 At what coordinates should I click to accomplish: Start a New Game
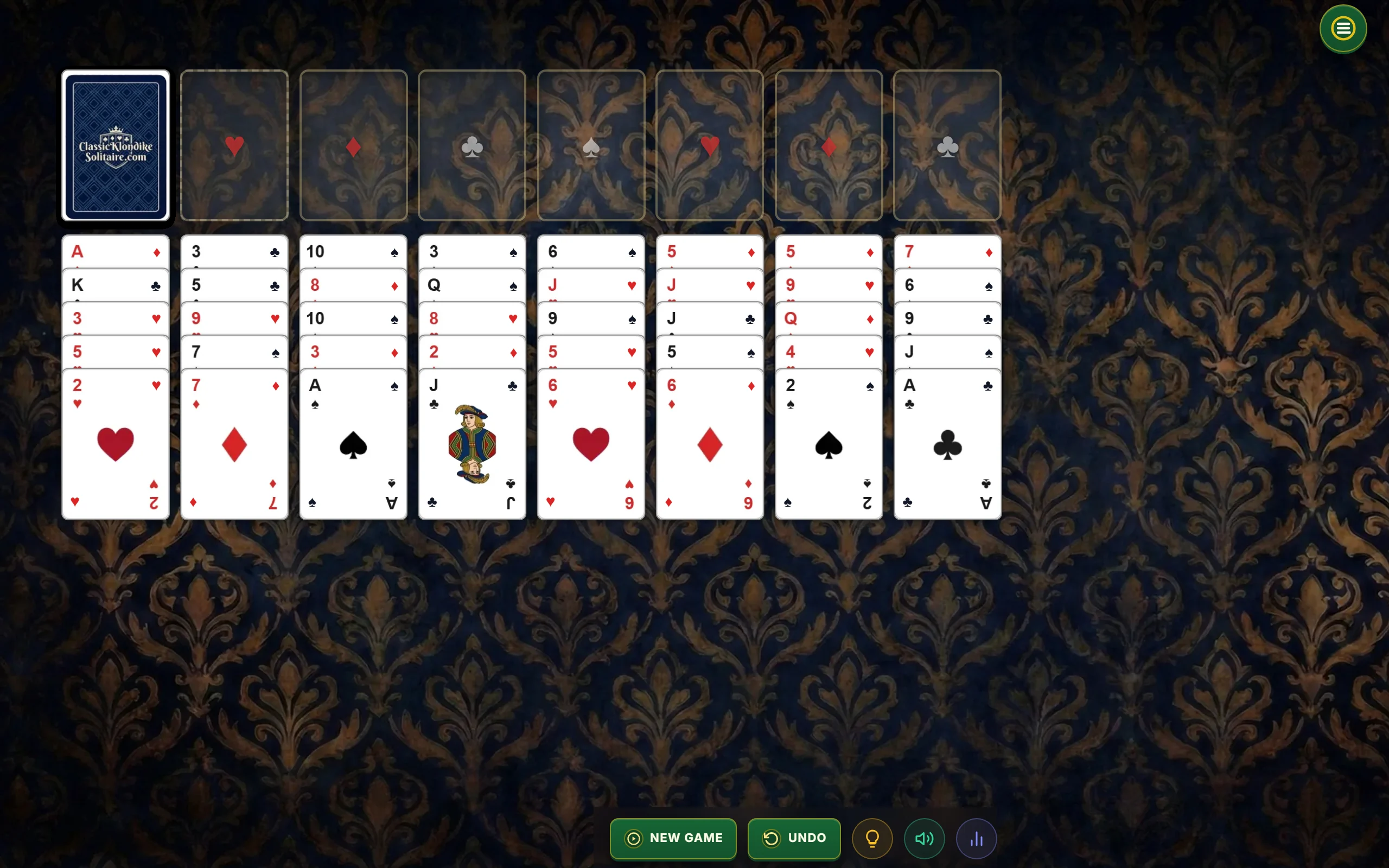673,838
